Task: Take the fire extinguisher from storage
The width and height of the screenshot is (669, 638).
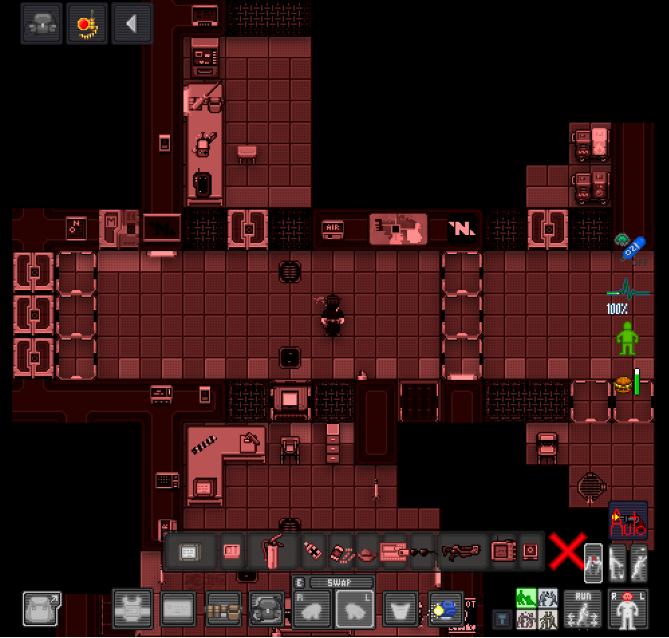Action: click(272, 551)
